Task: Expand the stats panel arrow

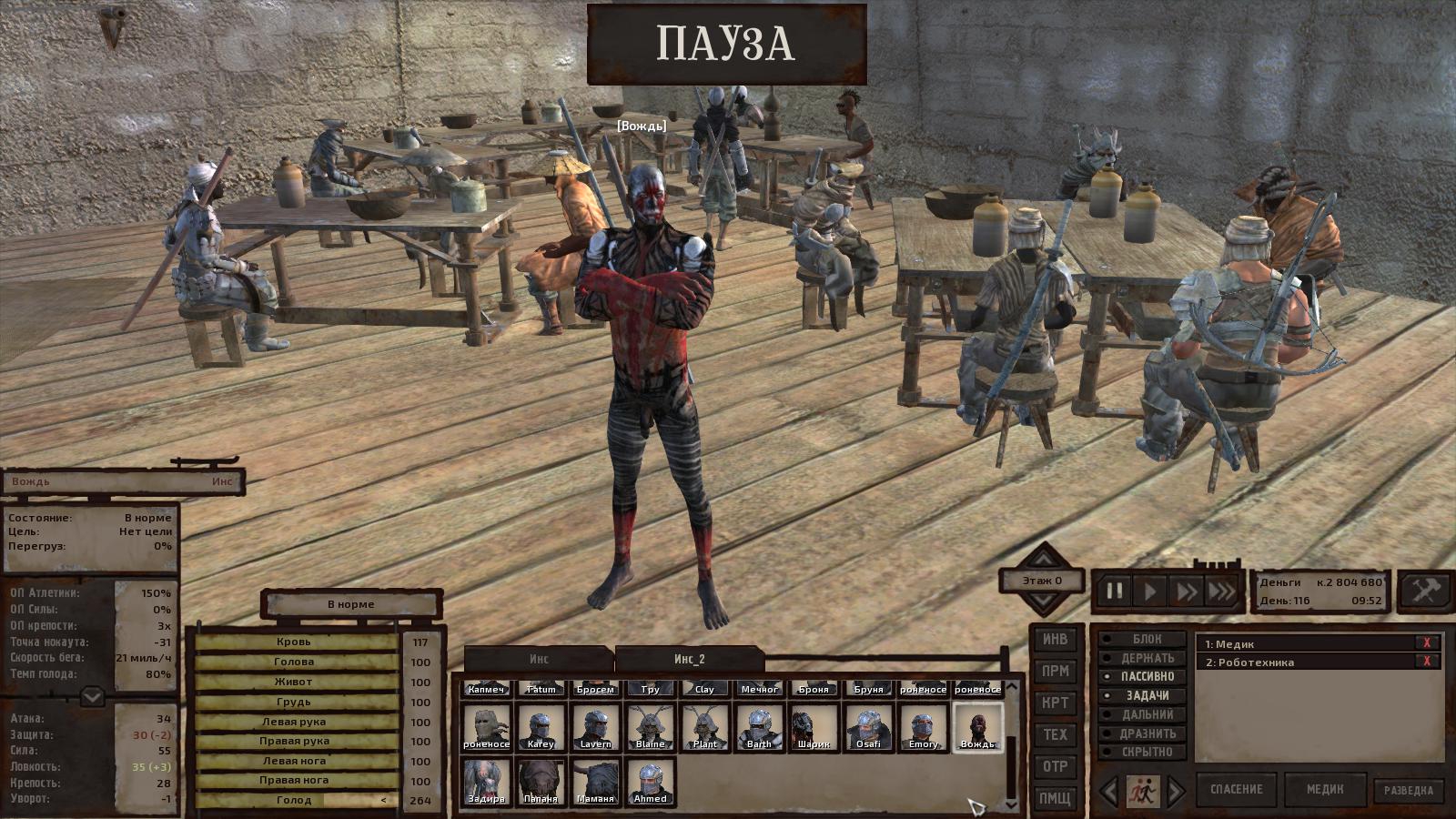Action: 92,698
